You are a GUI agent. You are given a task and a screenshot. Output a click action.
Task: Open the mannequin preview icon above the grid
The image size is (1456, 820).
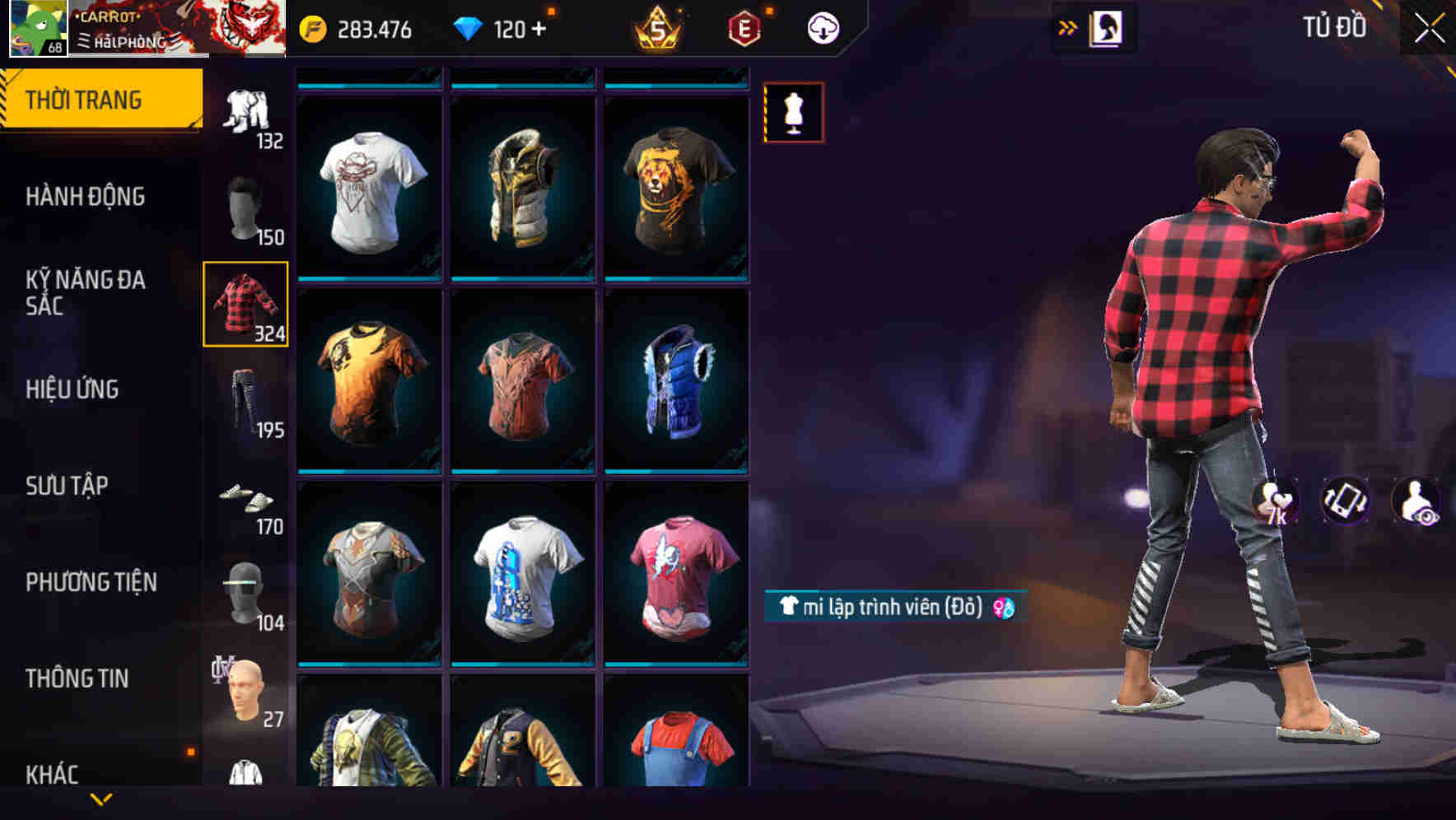(x=793, y=113)
